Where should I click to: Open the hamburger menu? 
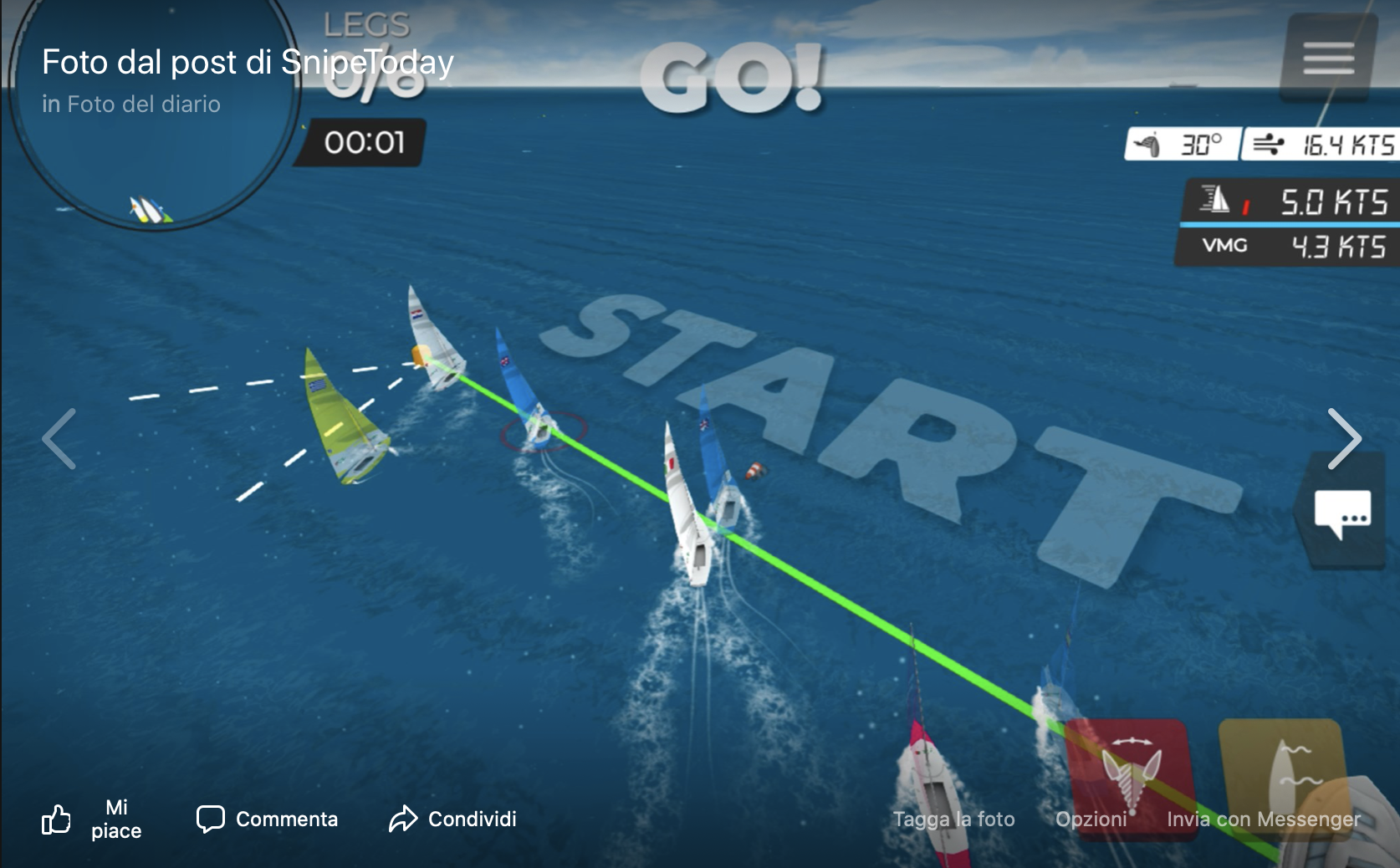tap(1328, 59)
